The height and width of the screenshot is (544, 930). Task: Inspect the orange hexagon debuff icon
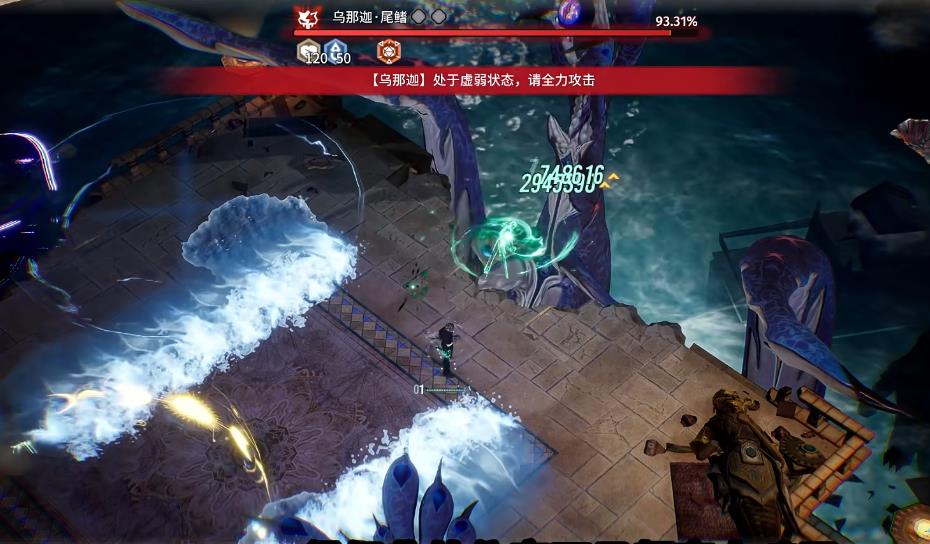coord(387,50)
